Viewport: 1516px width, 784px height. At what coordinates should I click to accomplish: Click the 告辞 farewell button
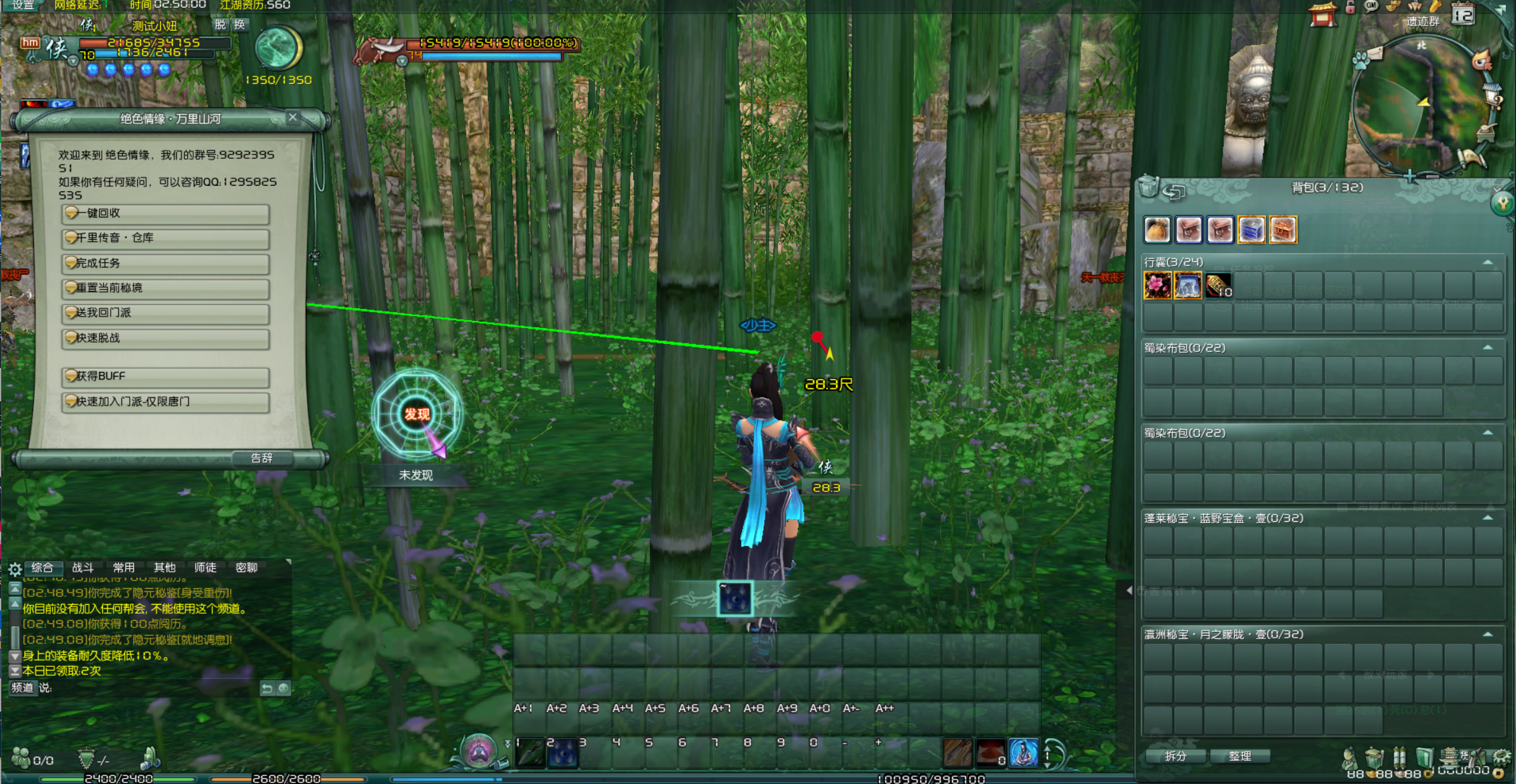pyautogui.click(x=261, y=458)
